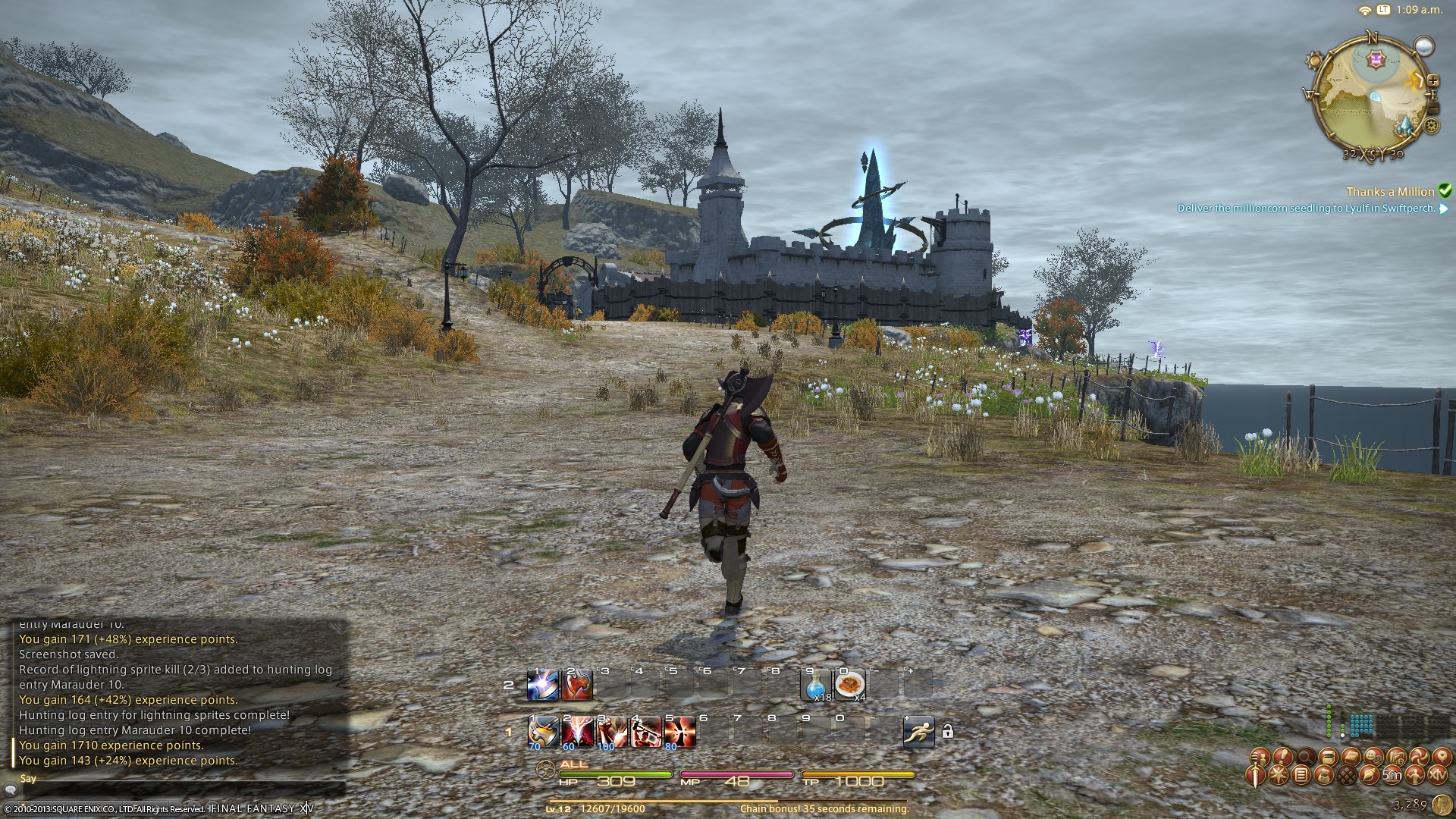Open the sword icon in the main menu

point(1257,775)
